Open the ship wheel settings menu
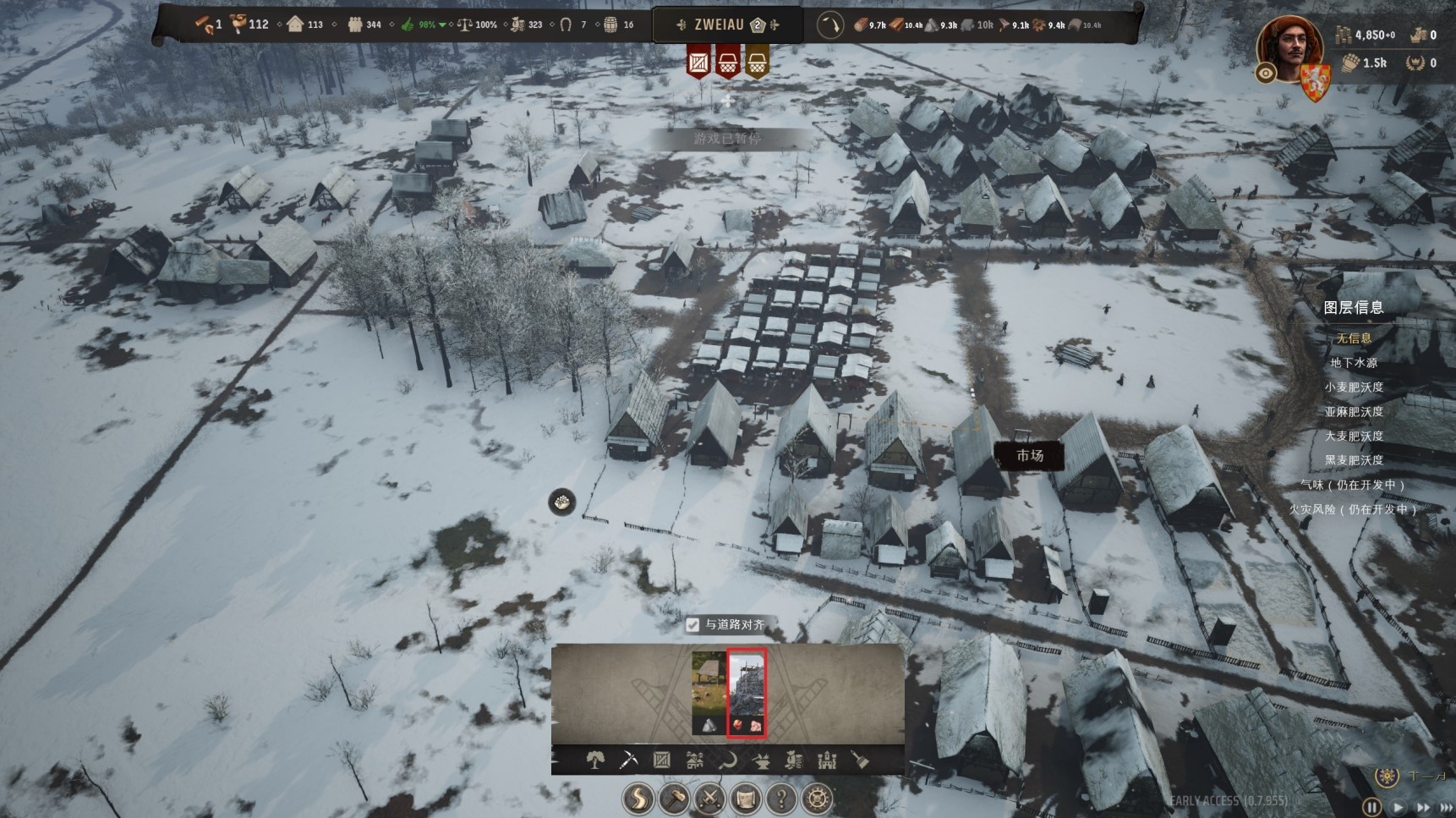Viewport: 1456px width, 818px height. [x=816, y=799]
